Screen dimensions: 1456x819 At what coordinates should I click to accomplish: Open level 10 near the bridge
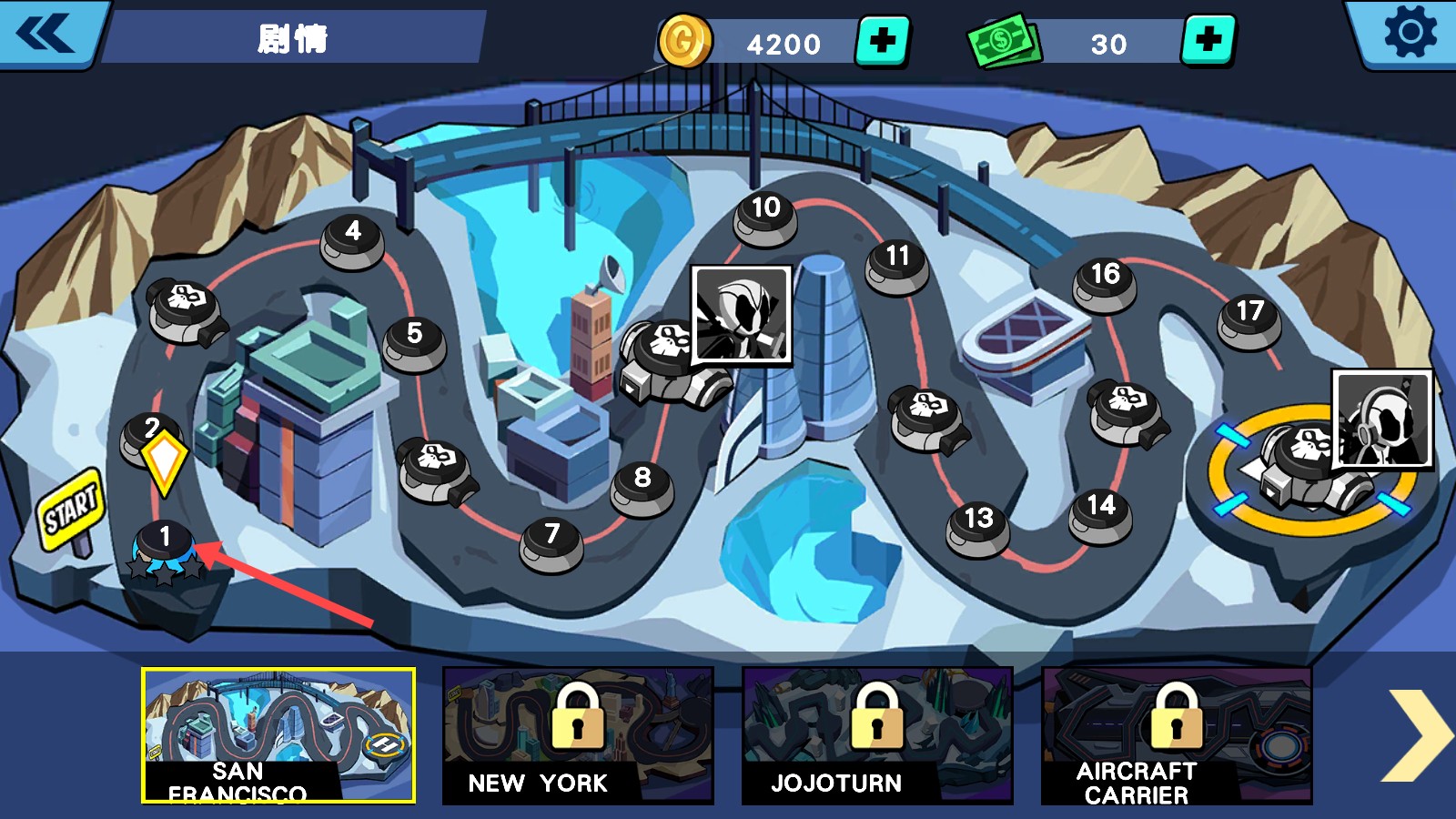click(765, 215)
